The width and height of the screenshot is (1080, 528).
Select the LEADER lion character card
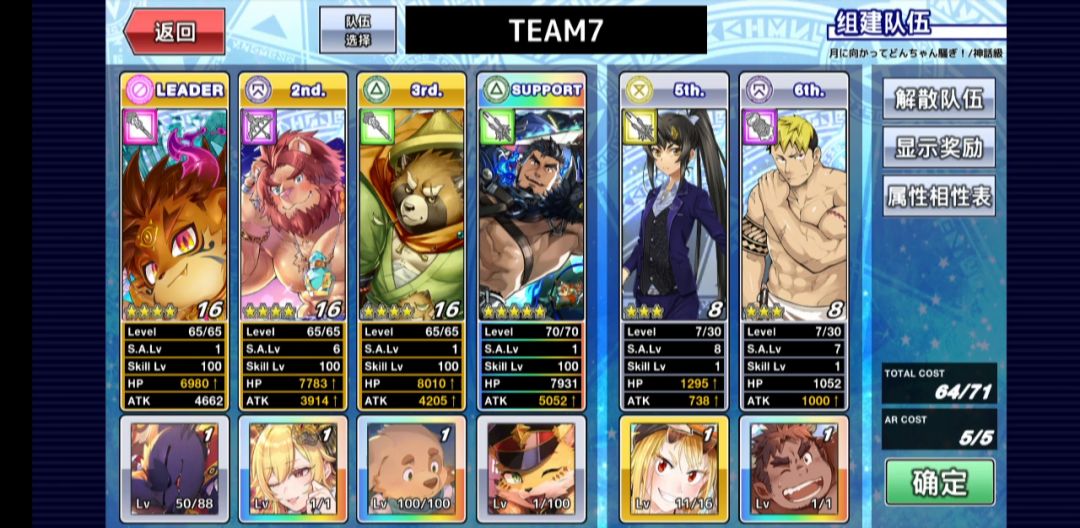(175, 215)
